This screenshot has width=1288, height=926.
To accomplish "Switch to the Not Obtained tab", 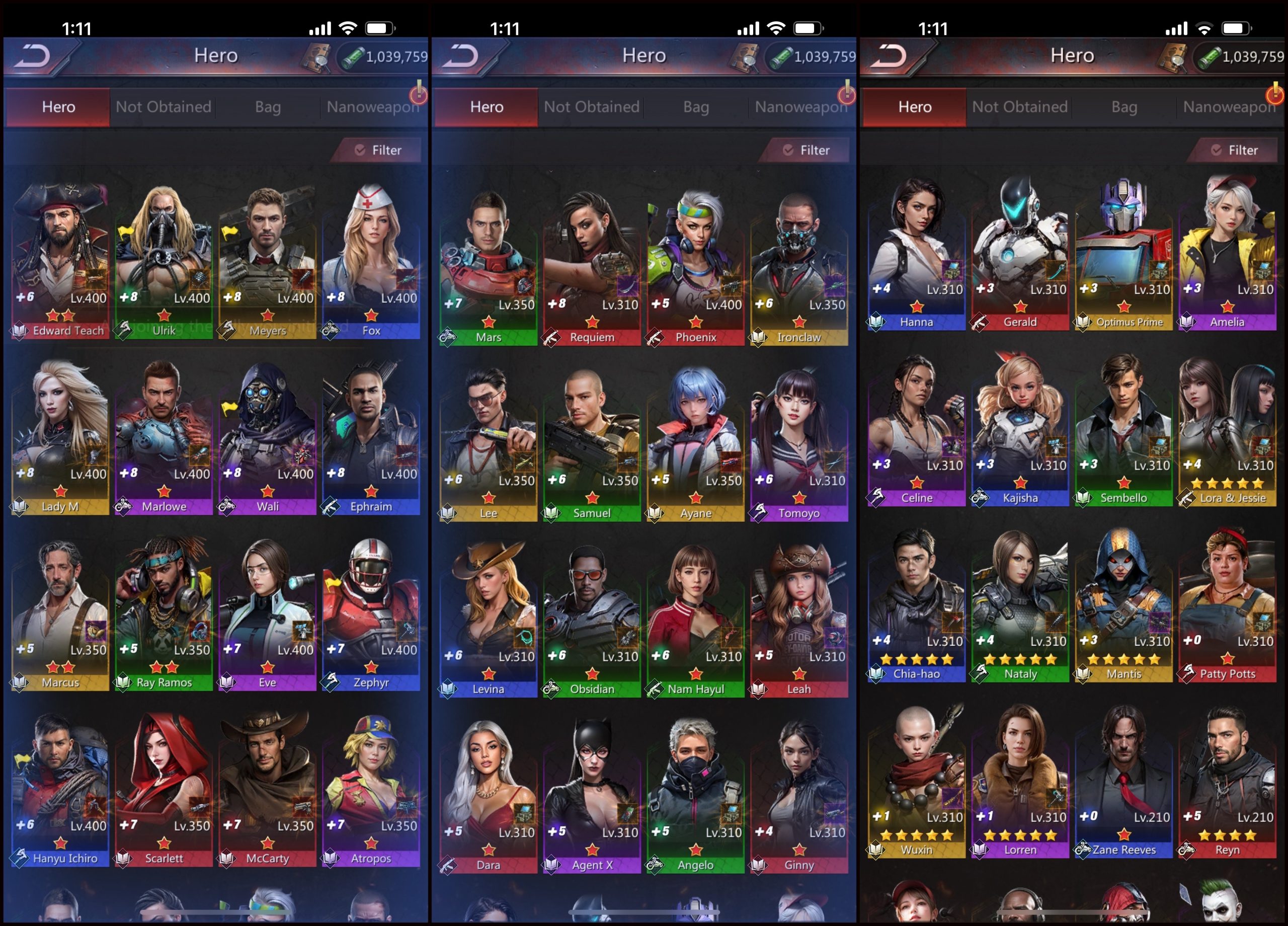I will click(163, 107).
